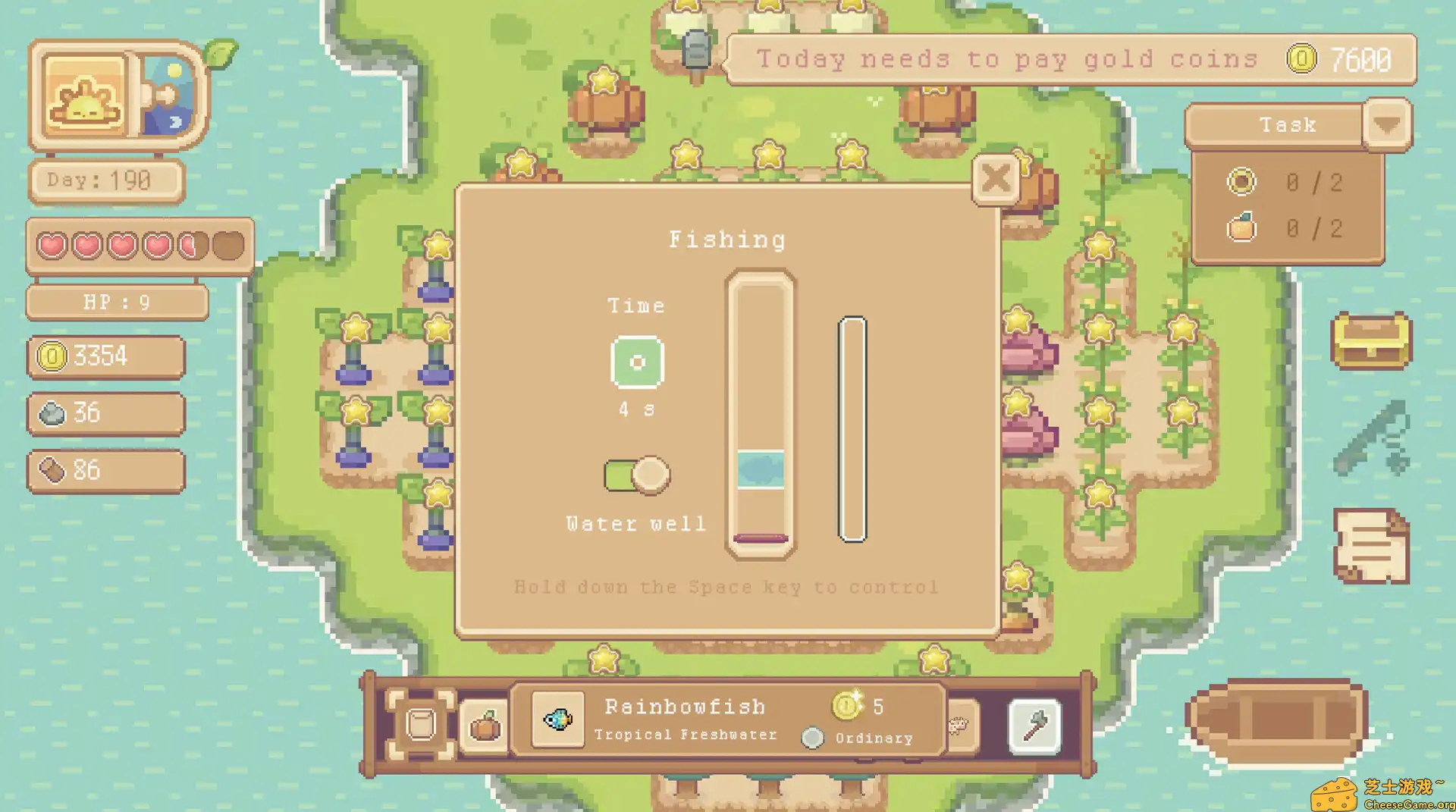Collapse the Task panel with its arrow
This screenshot has width=1456, height=812.
1388,125
